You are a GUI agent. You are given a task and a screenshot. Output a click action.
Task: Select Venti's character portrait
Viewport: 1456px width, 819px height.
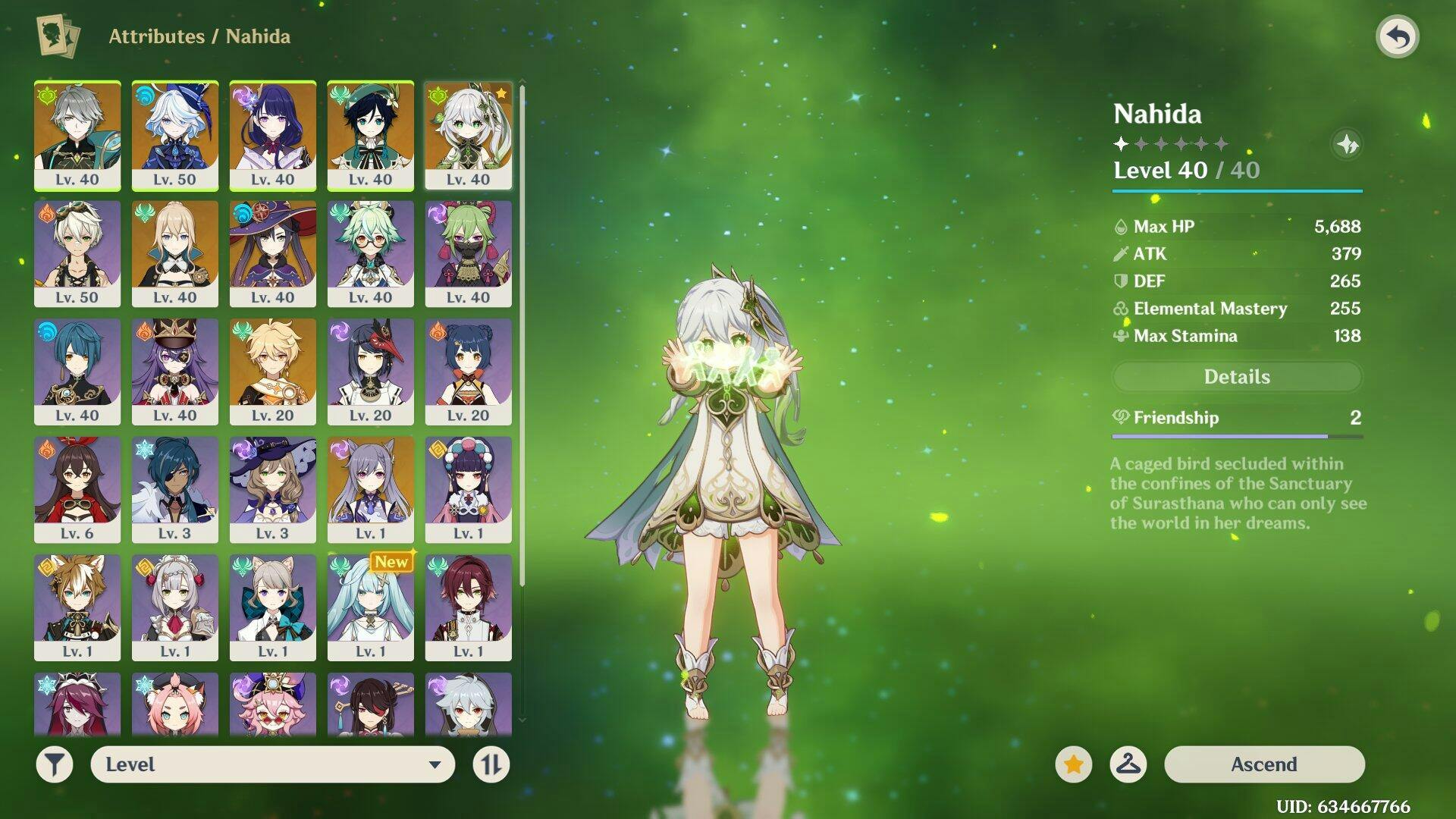pyautogui.click(x=371, y=135)
